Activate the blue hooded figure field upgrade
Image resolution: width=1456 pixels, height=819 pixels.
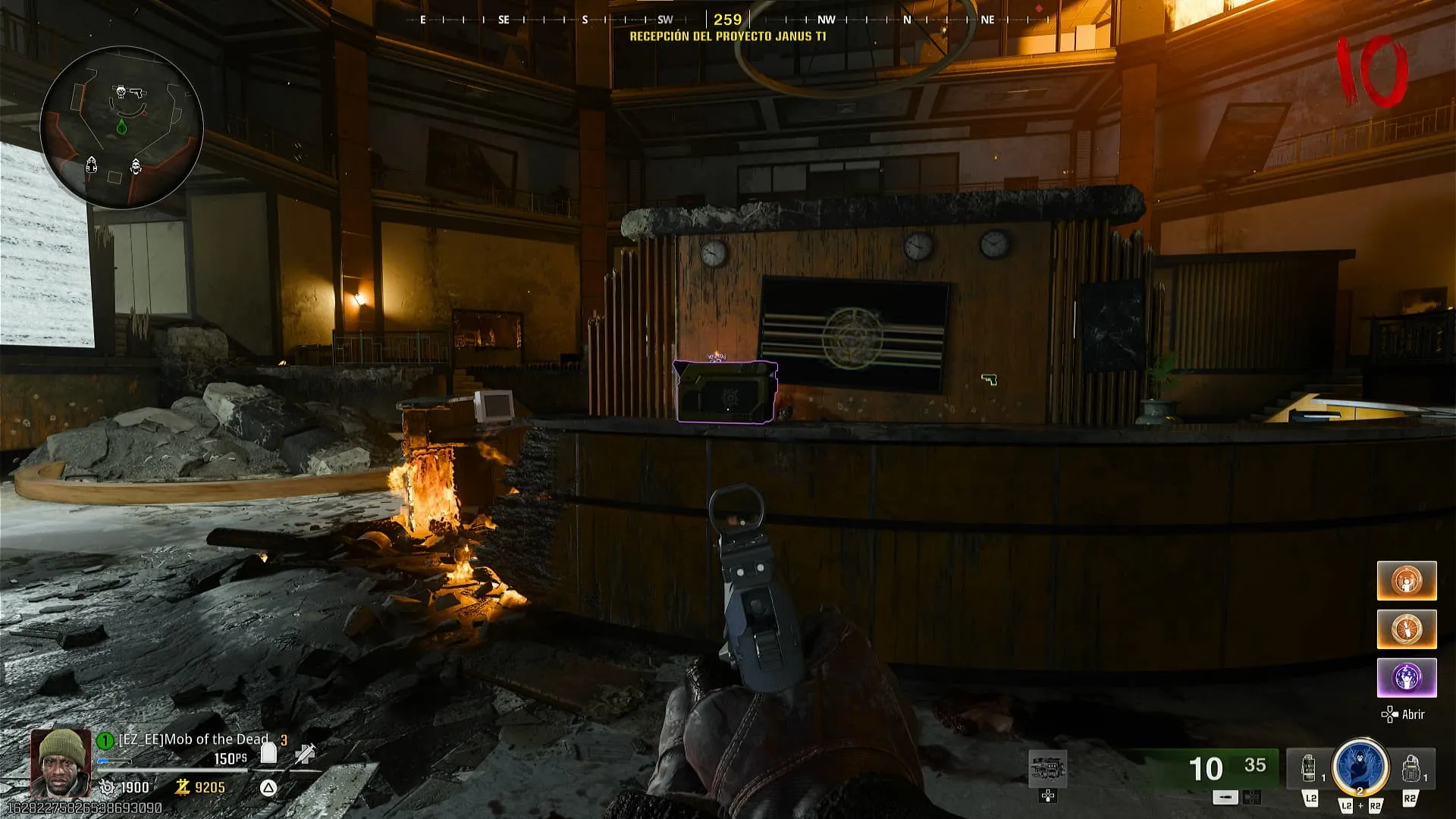1360,767
